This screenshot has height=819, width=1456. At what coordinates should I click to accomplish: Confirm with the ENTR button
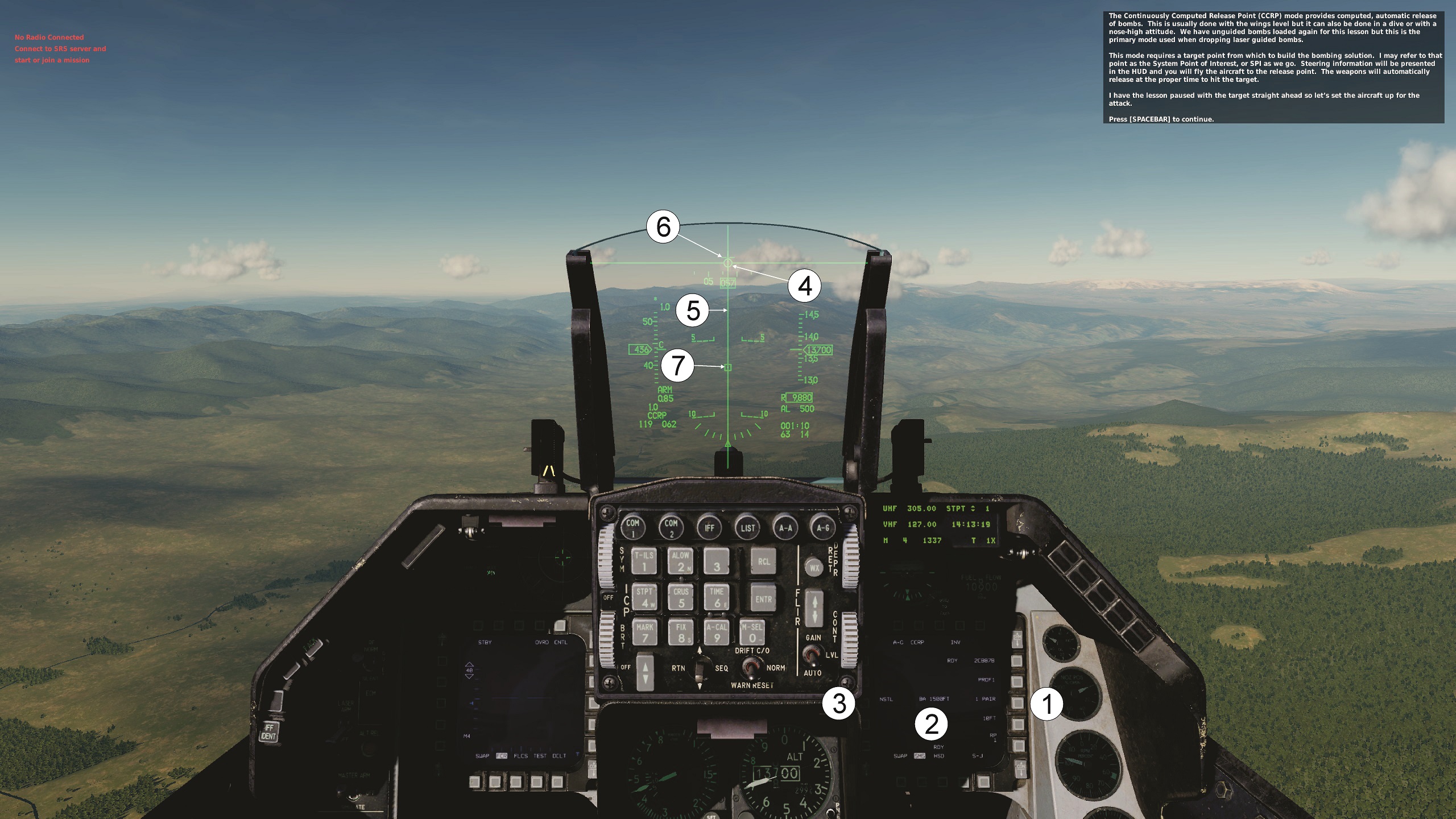click(763, 599)
